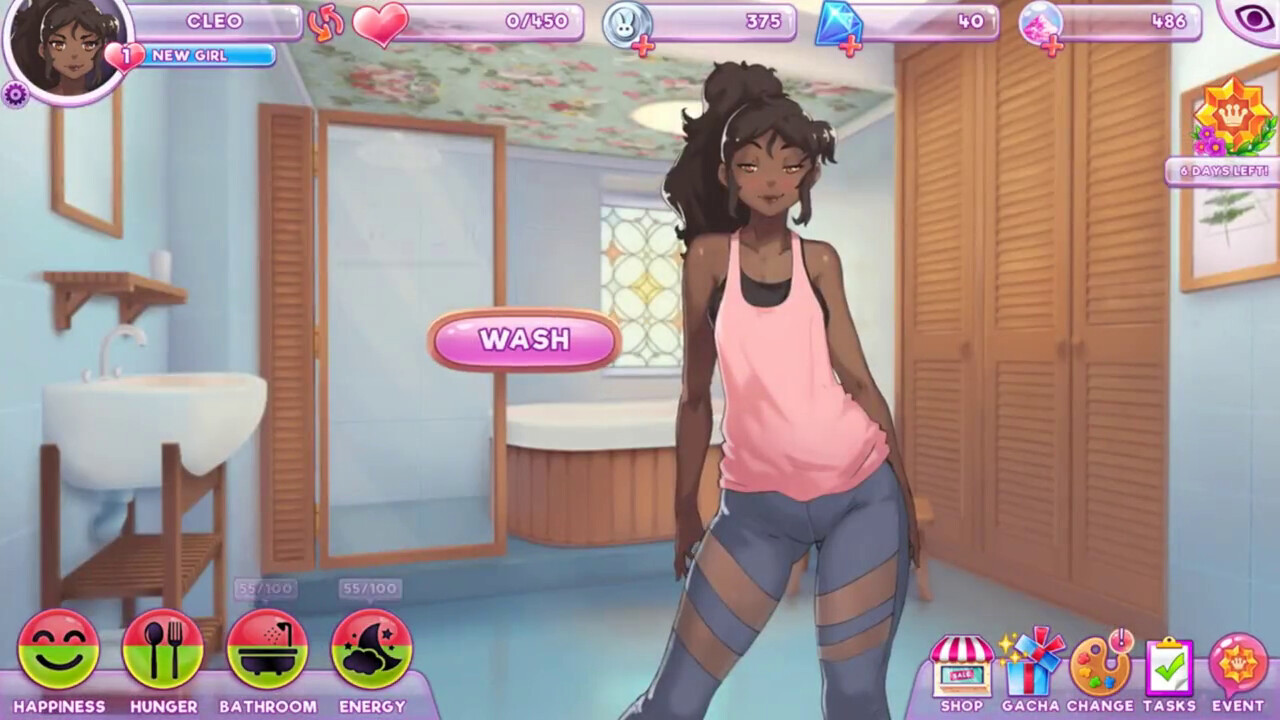Open the Energy moon icon
This screenshot has width=1280, height=720.
point(372,650)
